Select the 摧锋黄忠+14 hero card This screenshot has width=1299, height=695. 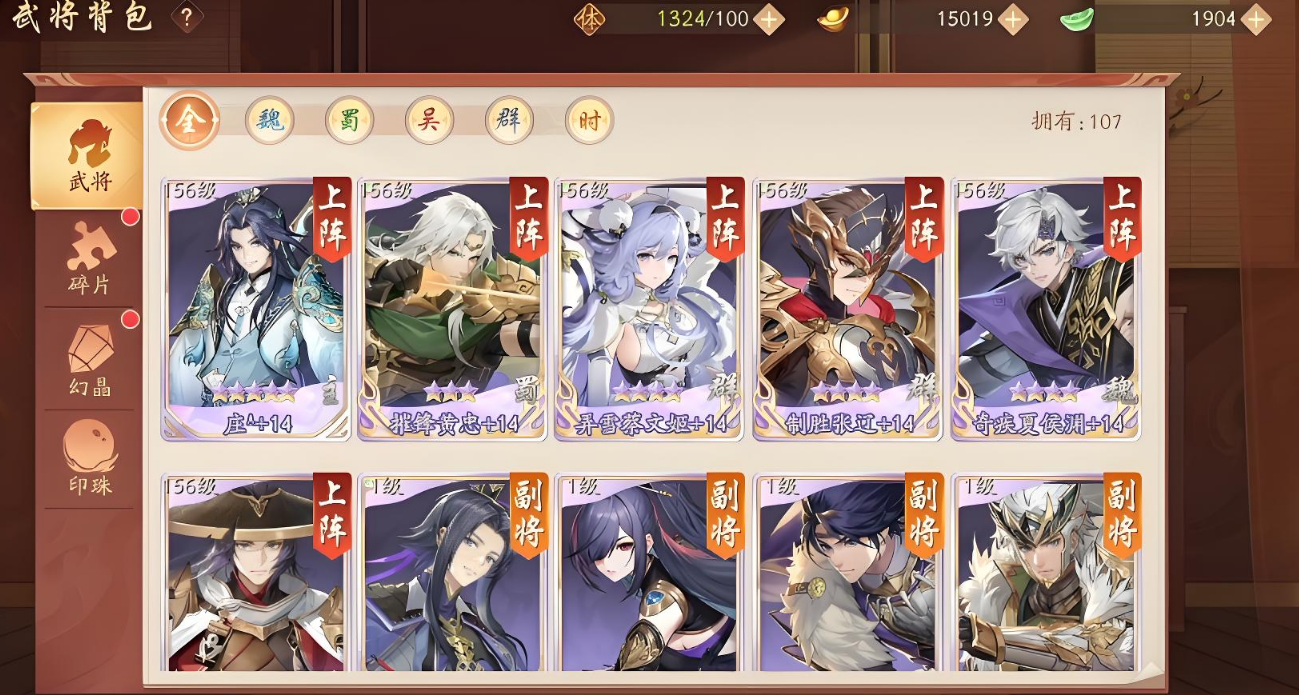453,308
